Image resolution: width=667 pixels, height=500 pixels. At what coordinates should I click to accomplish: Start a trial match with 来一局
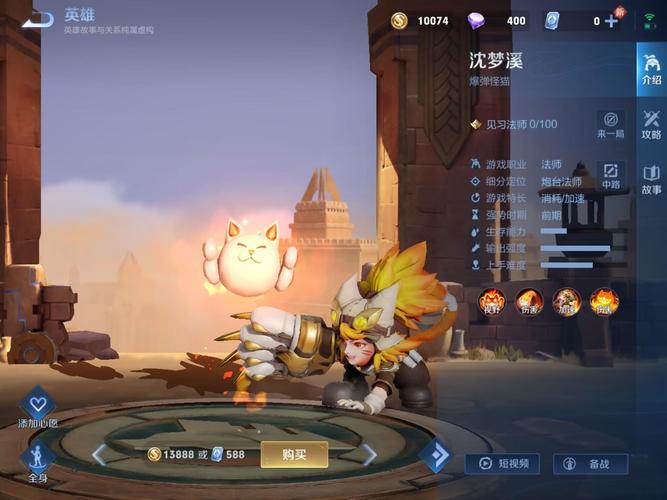point(611,124)
